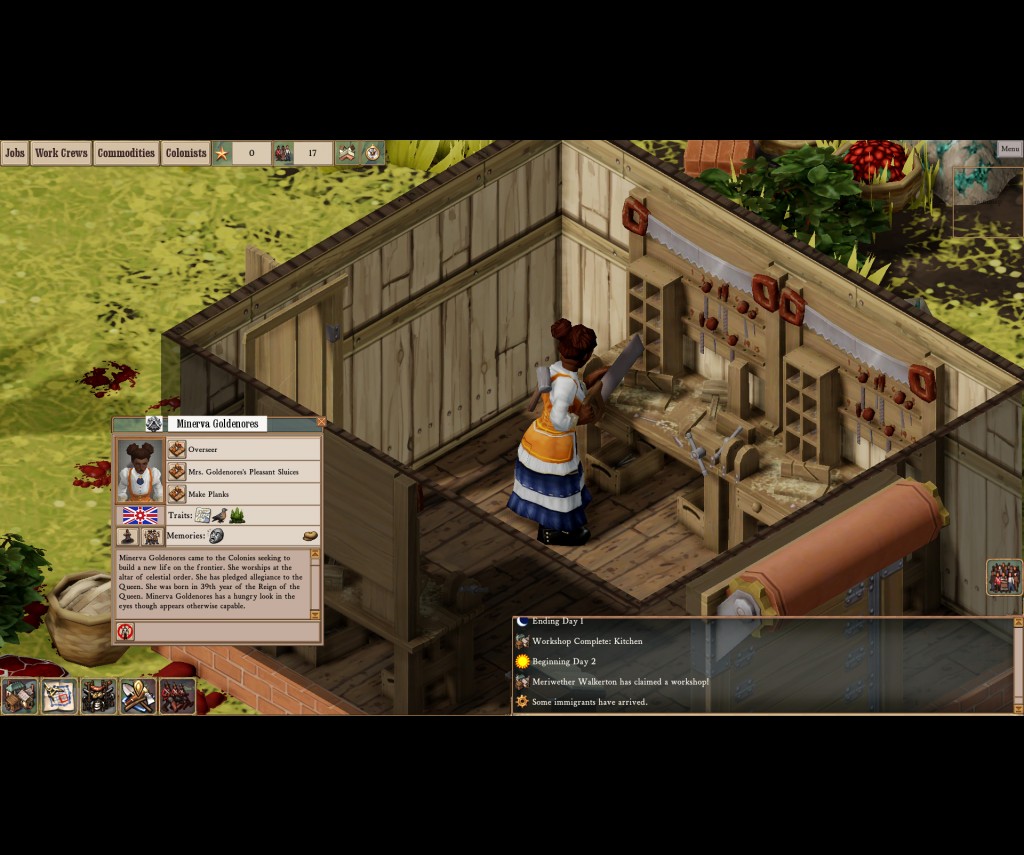Click the bird trait icon
This screenshot has width=1024, height=855.
(x=219, y=516)
